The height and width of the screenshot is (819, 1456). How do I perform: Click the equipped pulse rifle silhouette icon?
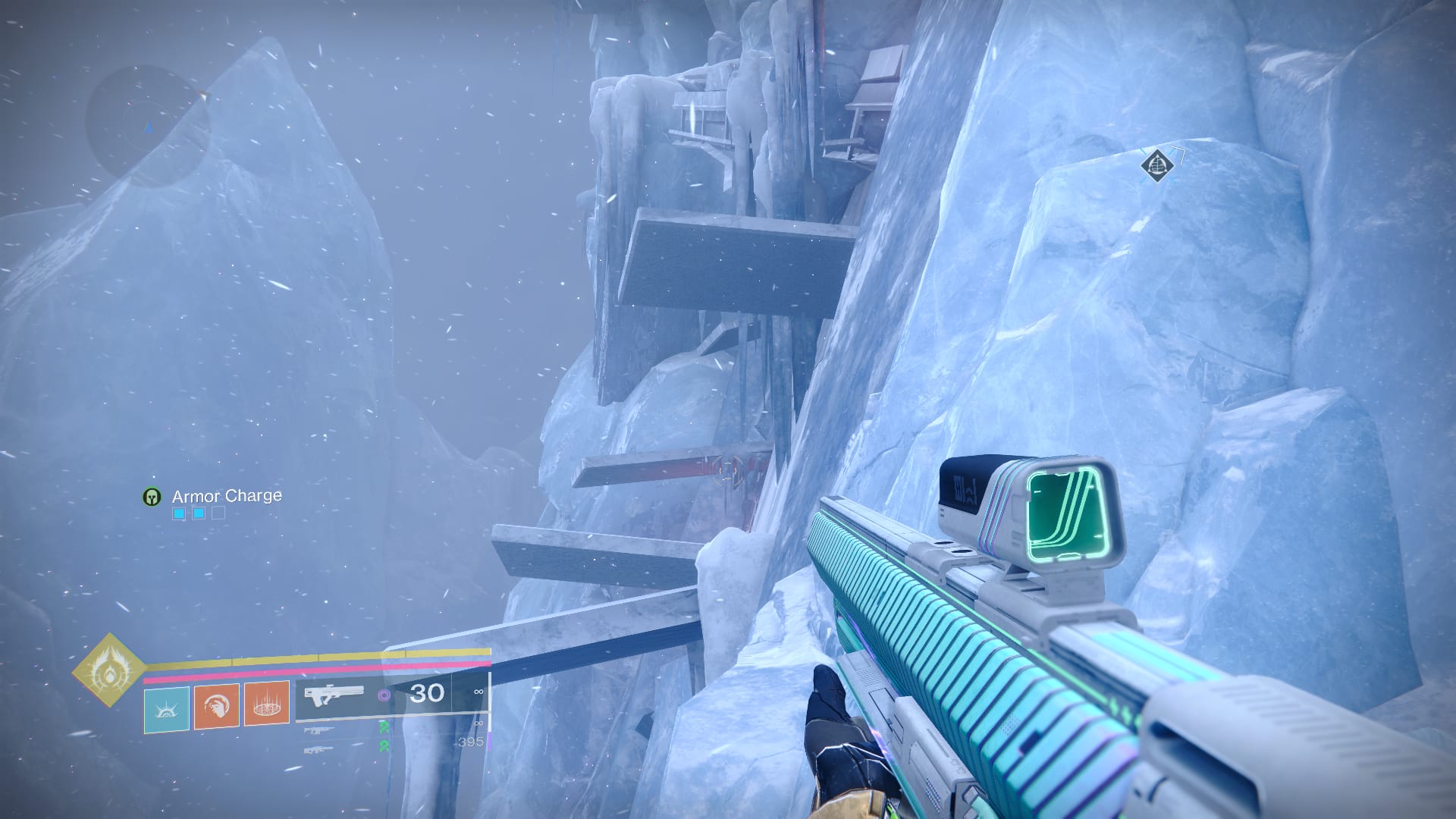point(334,695)
